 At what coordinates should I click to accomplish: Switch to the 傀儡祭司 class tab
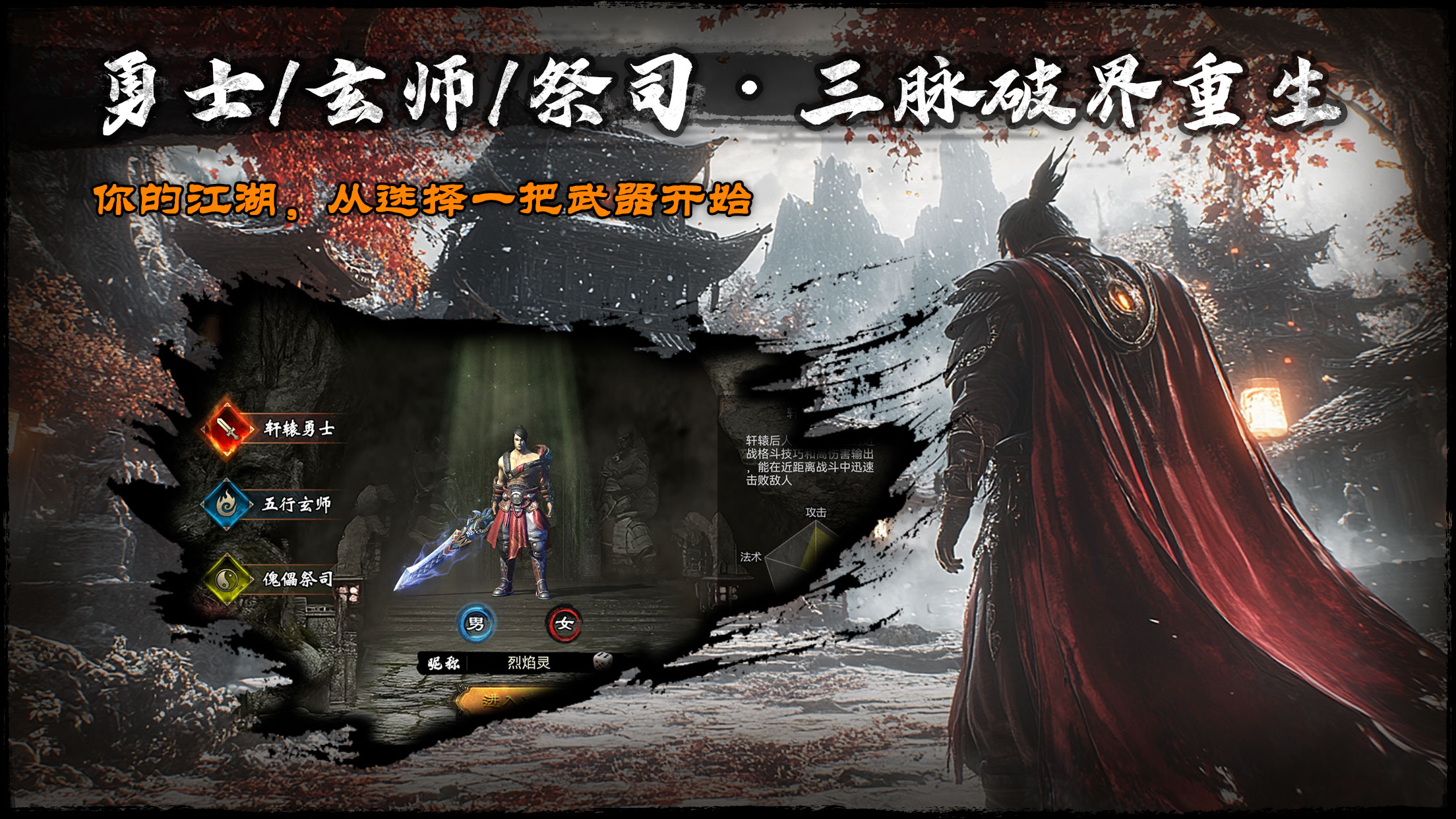pos(297,580)
